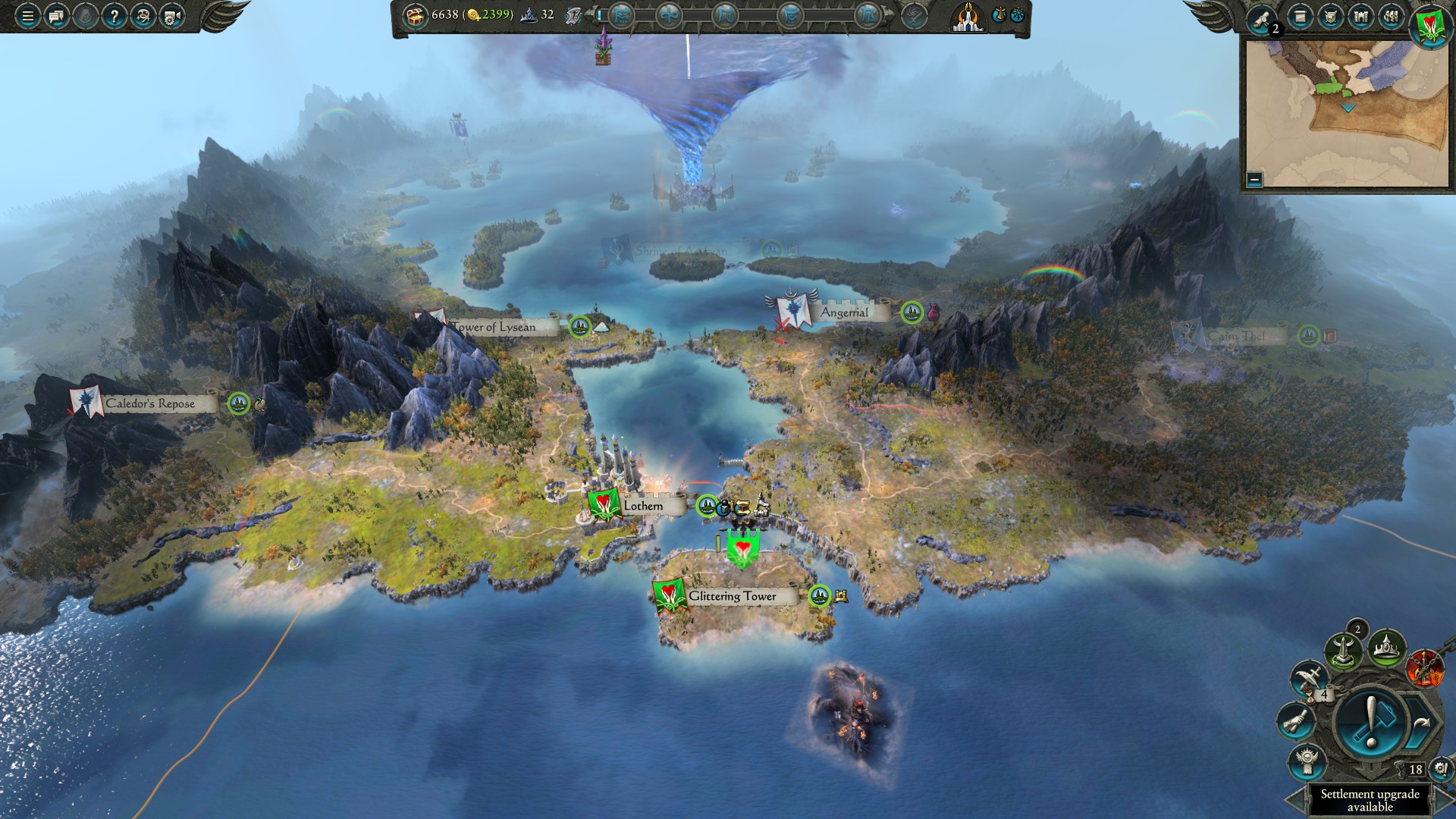This screenshot has height=819, width=1456.
Task: Open the main game menu
Action: click(x=27, y=16)
